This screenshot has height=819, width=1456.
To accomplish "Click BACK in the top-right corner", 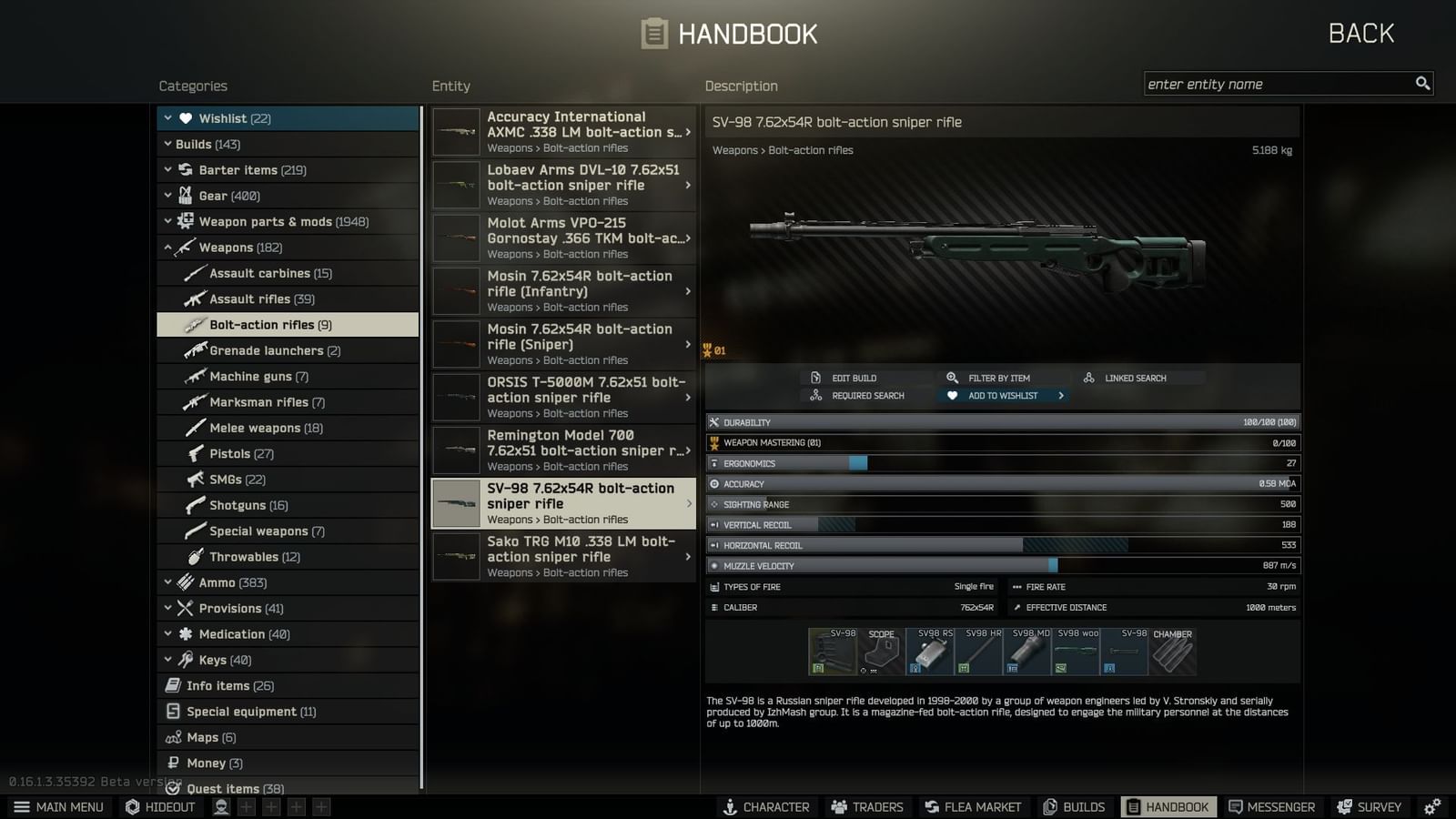I will coord(1360,33).
